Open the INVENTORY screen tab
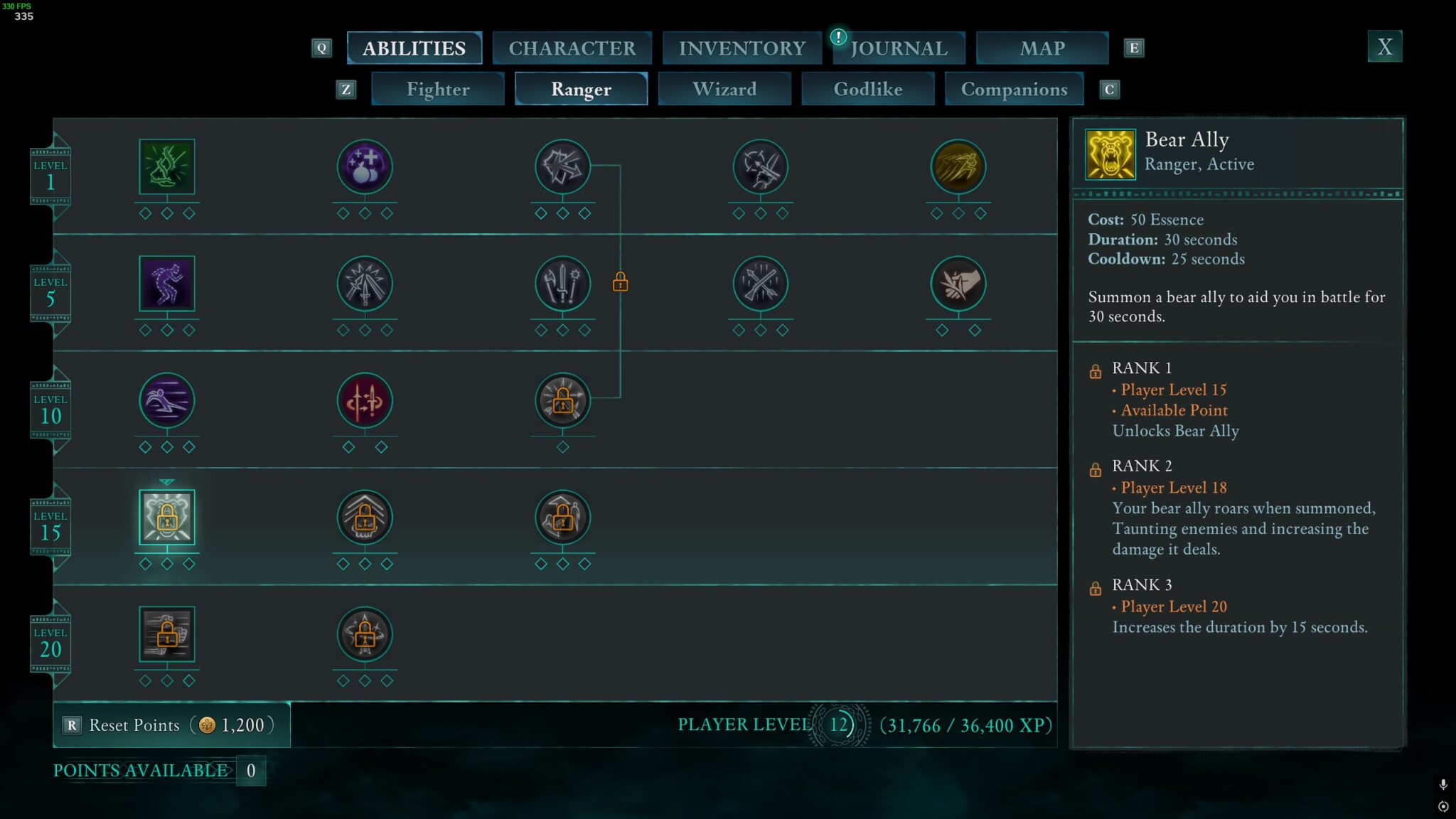The height and width of the screenshot is (819, 1456). tap(742, 47)
